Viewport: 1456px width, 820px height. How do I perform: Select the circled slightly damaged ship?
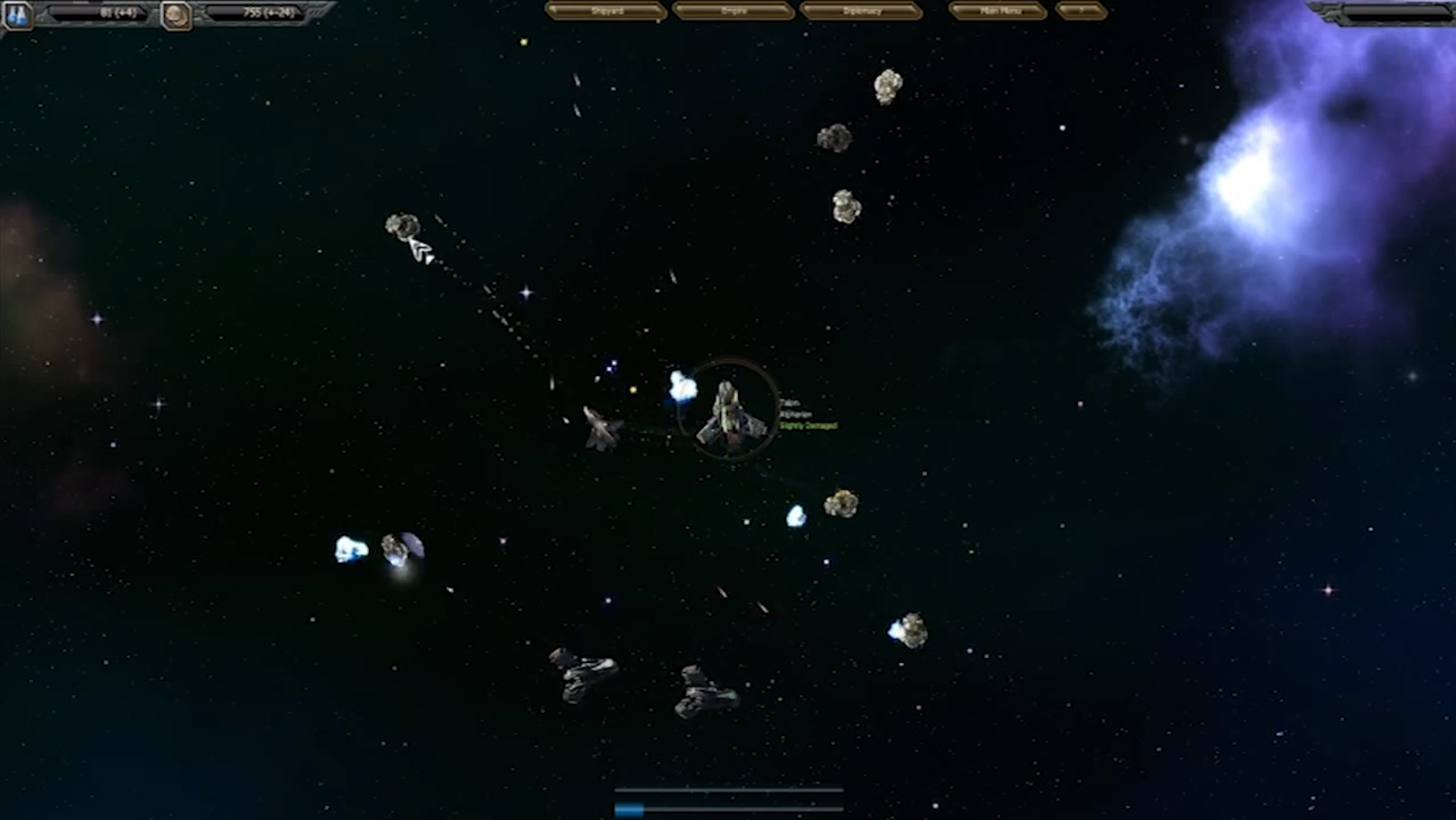pyautogui.click(x=728, y=414)
